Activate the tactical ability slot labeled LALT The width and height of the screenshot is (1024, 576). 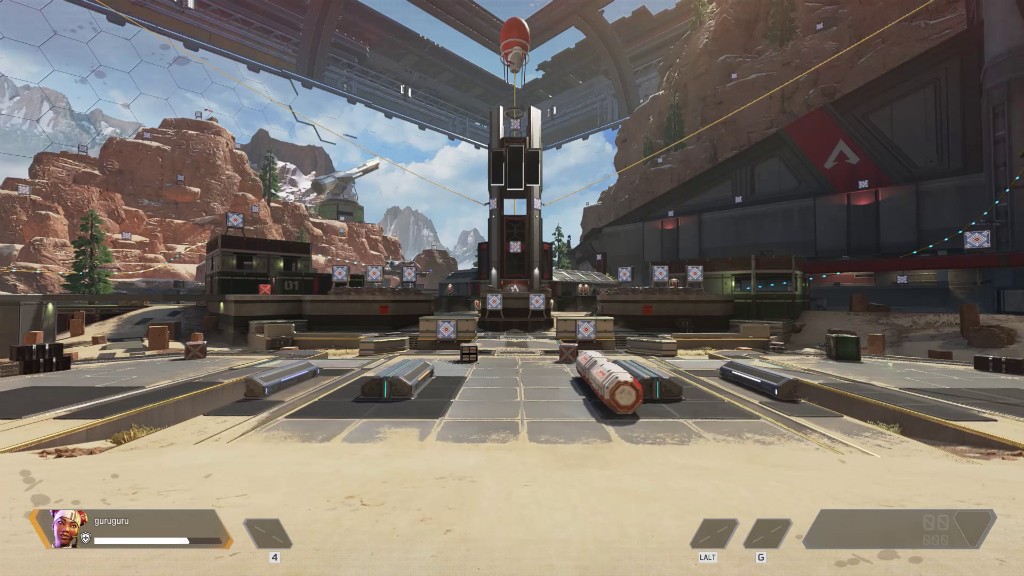714,533
